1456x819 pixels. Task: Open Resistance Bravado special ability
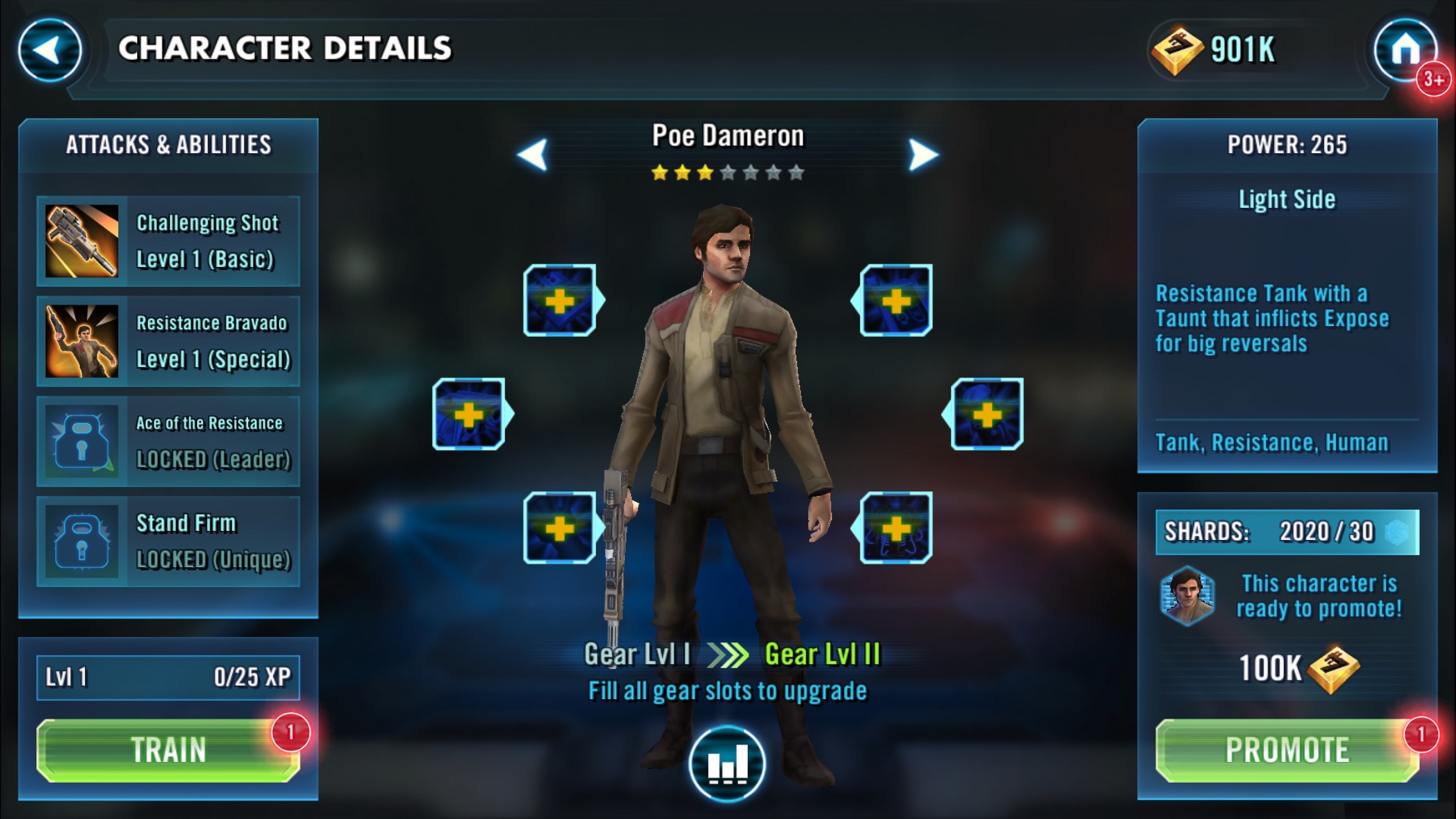tap(168, 342)
